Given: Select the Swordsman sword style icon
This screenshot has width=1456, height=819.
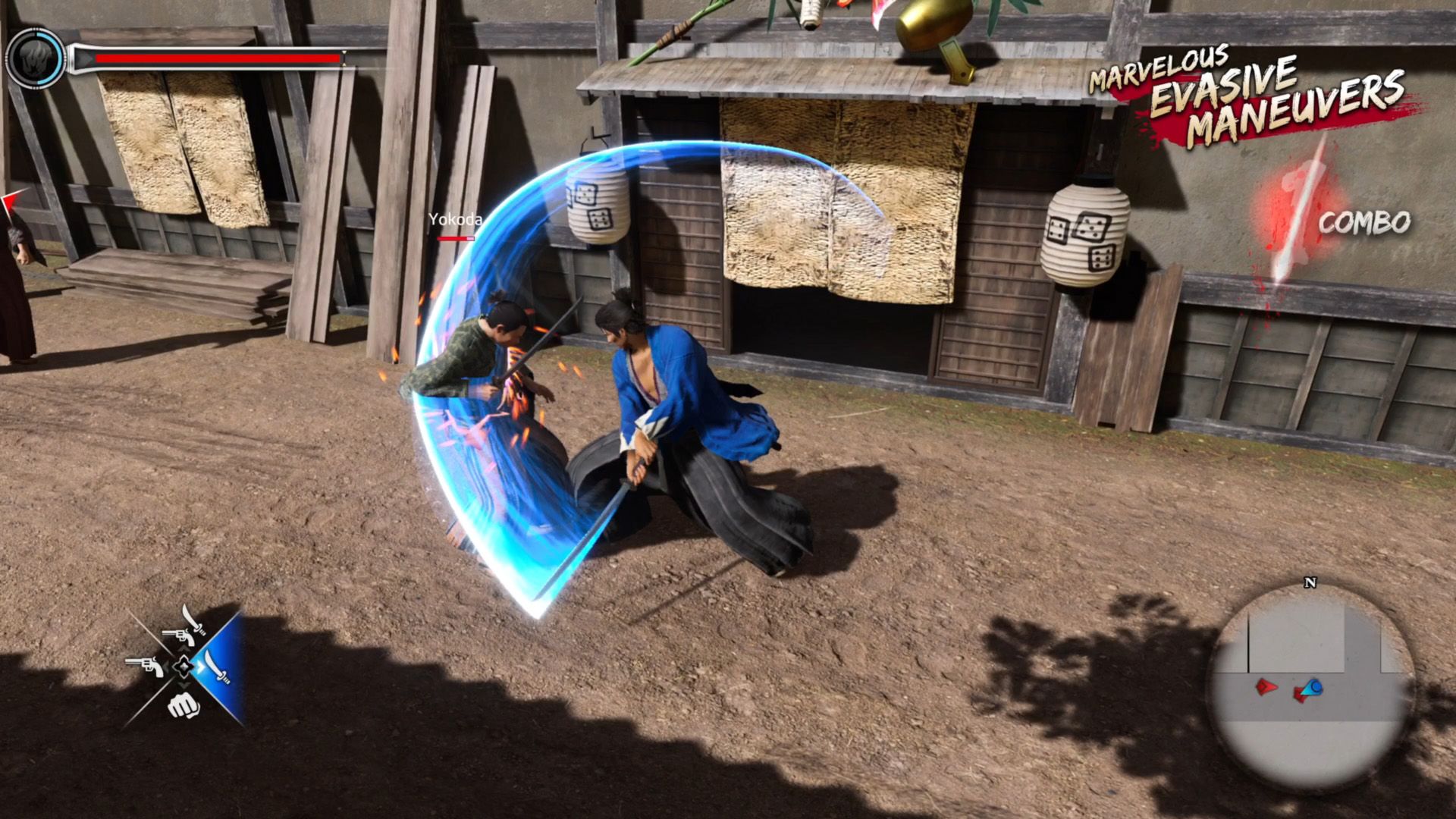Looking at the screenshot, I should coord(217,668).
